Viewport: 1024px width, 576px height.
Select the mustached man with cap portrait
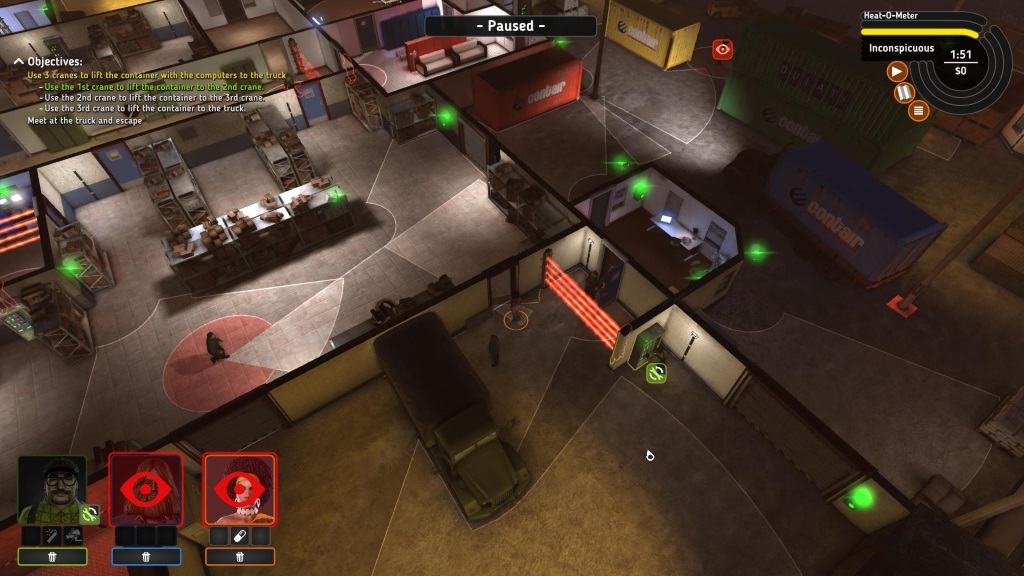click(x=52, y=489)
